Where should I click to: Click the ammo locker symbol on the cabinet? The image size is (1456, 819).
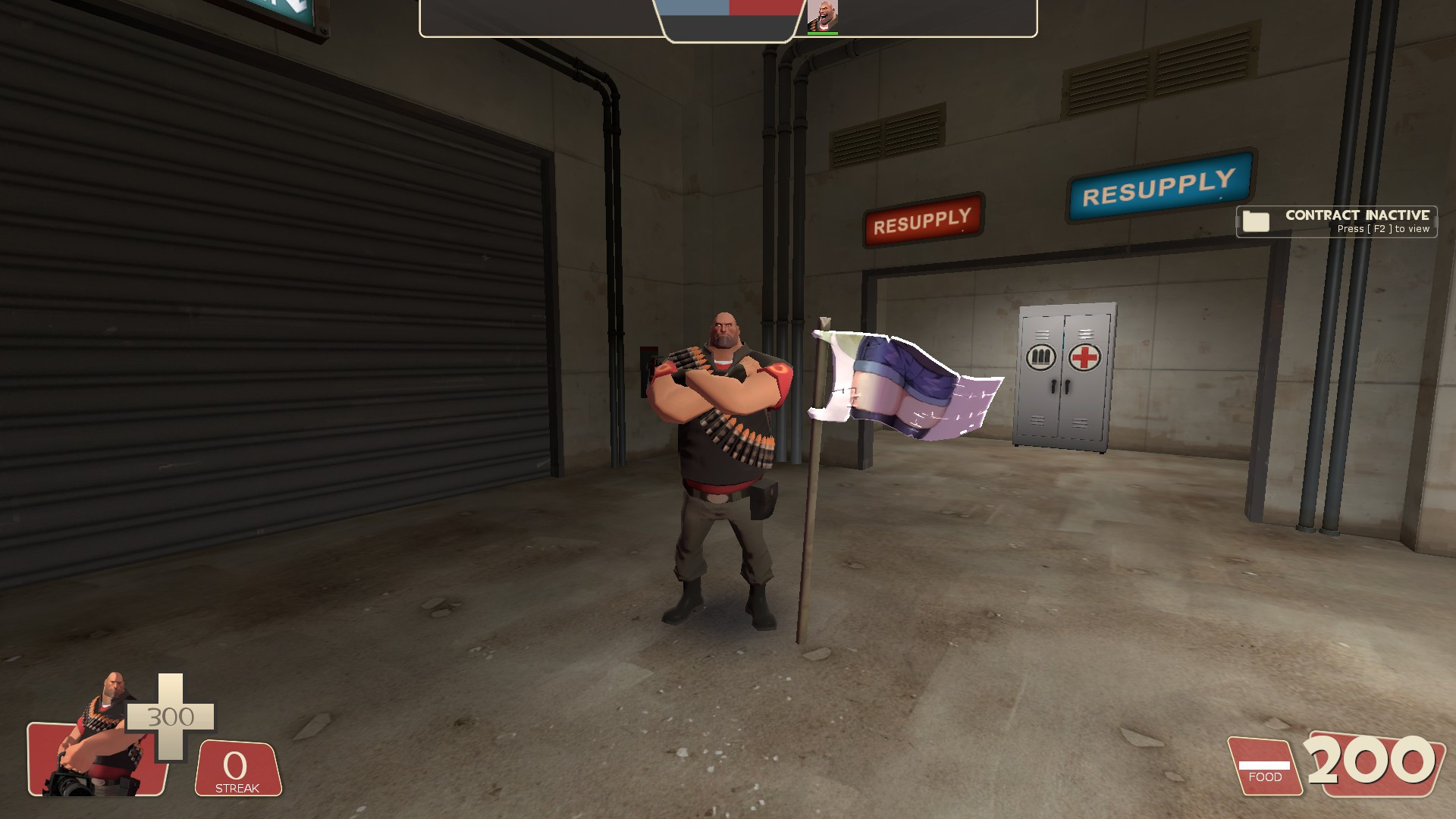tap(1040, 358)
